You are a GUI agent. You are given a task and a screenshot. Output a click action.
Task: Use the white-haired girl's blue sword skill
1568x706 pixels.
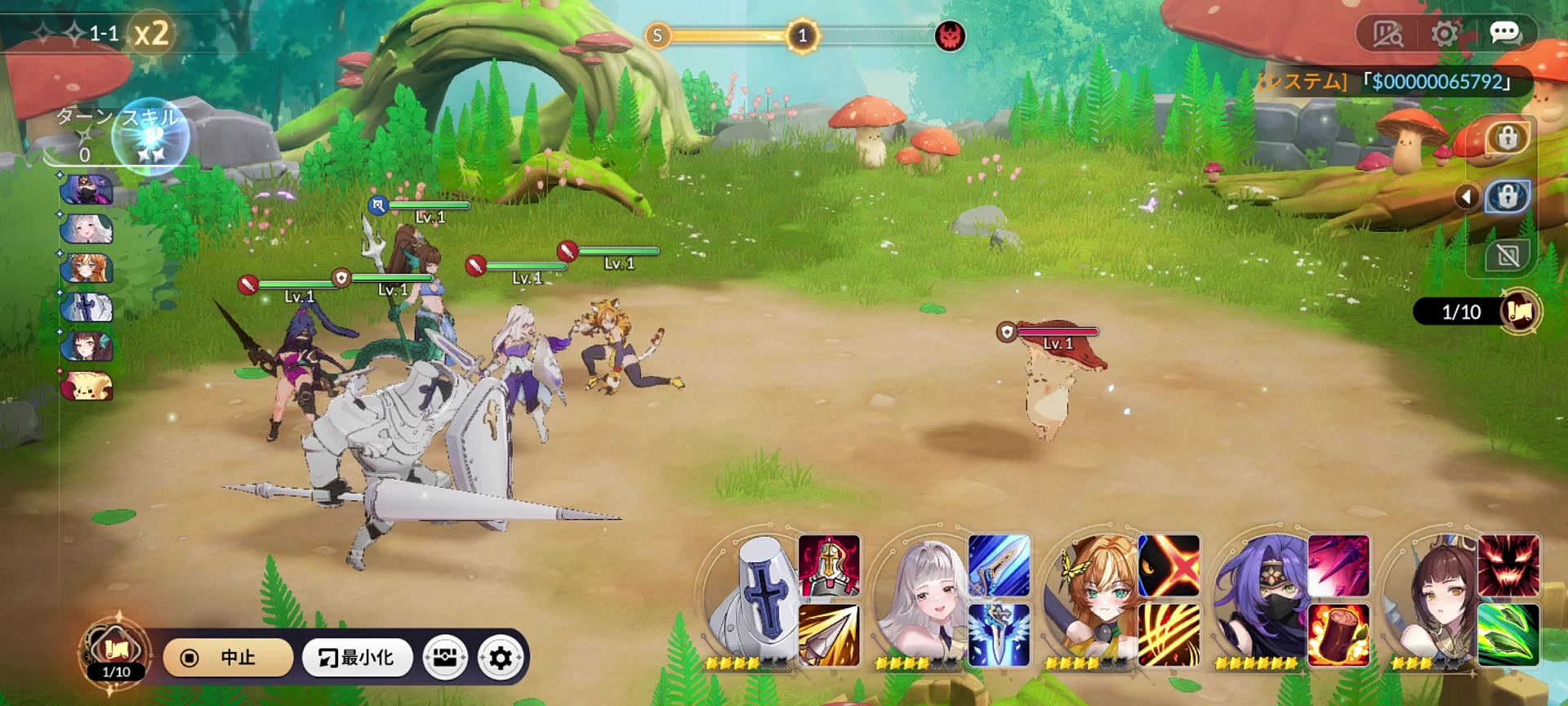pyautogui.click(x=999, y=565)
